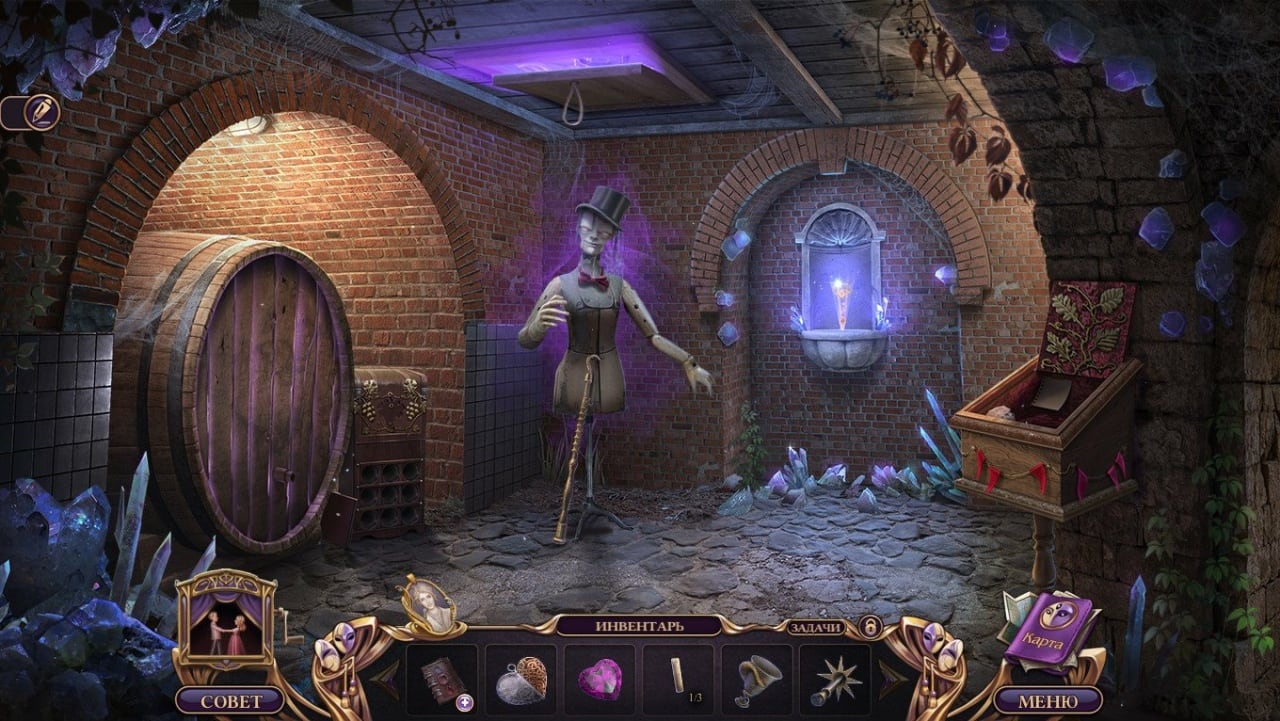This screenshot has height=721, width=1280.
Task: Pick the silver heart locket item
Action: click(521, 679)
